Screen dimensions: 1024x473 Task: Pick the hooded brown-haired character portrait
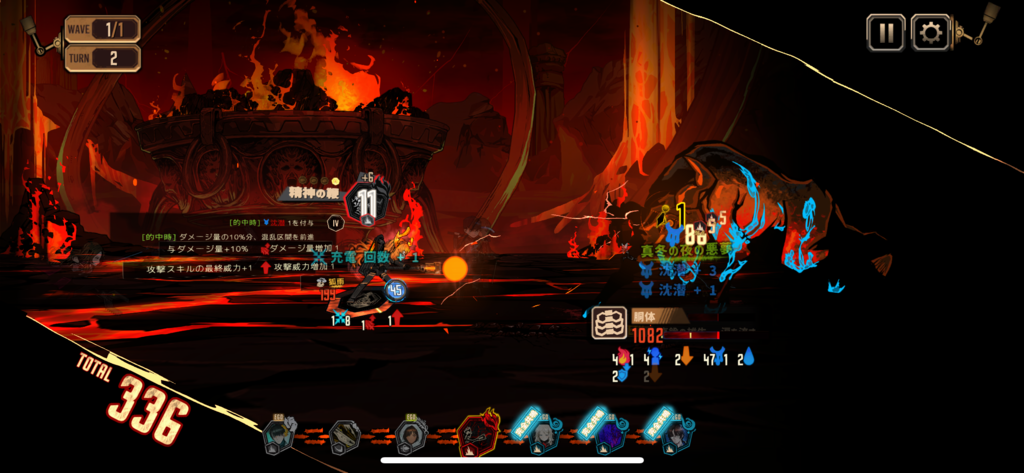410,436
